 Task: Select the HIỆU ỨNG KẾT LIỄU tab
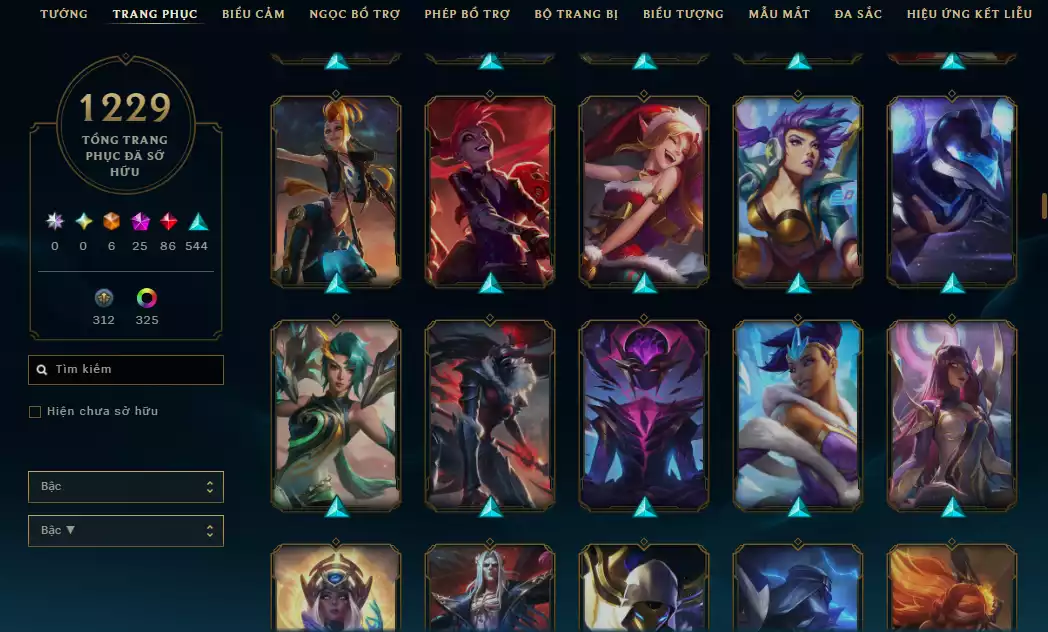tap(969, 14)
